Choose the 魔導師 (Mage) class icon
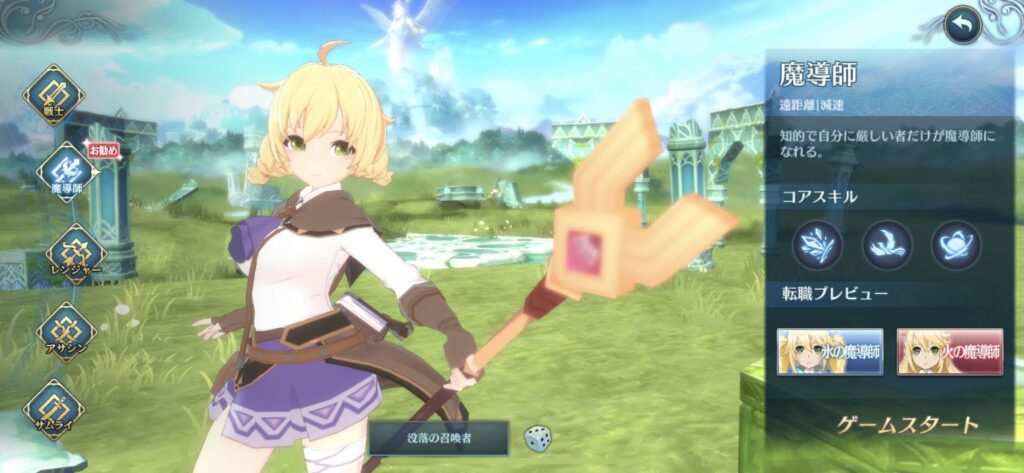The width and height of the screenshot is (1024, 473). [66, 173]
